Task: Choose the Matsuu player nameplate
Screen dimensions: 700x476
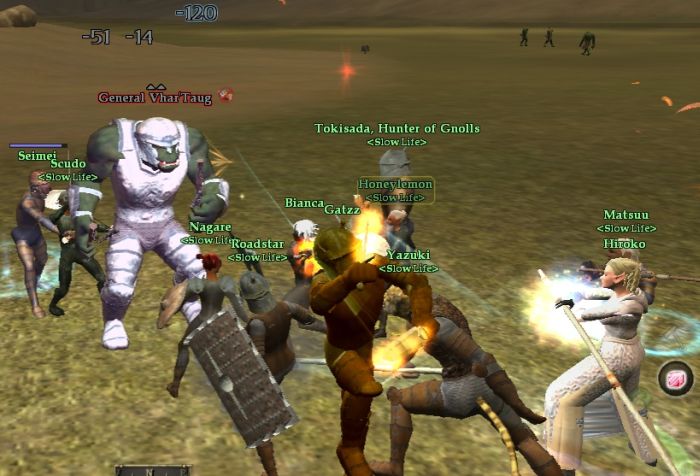Action: click(x=626, y=215)
